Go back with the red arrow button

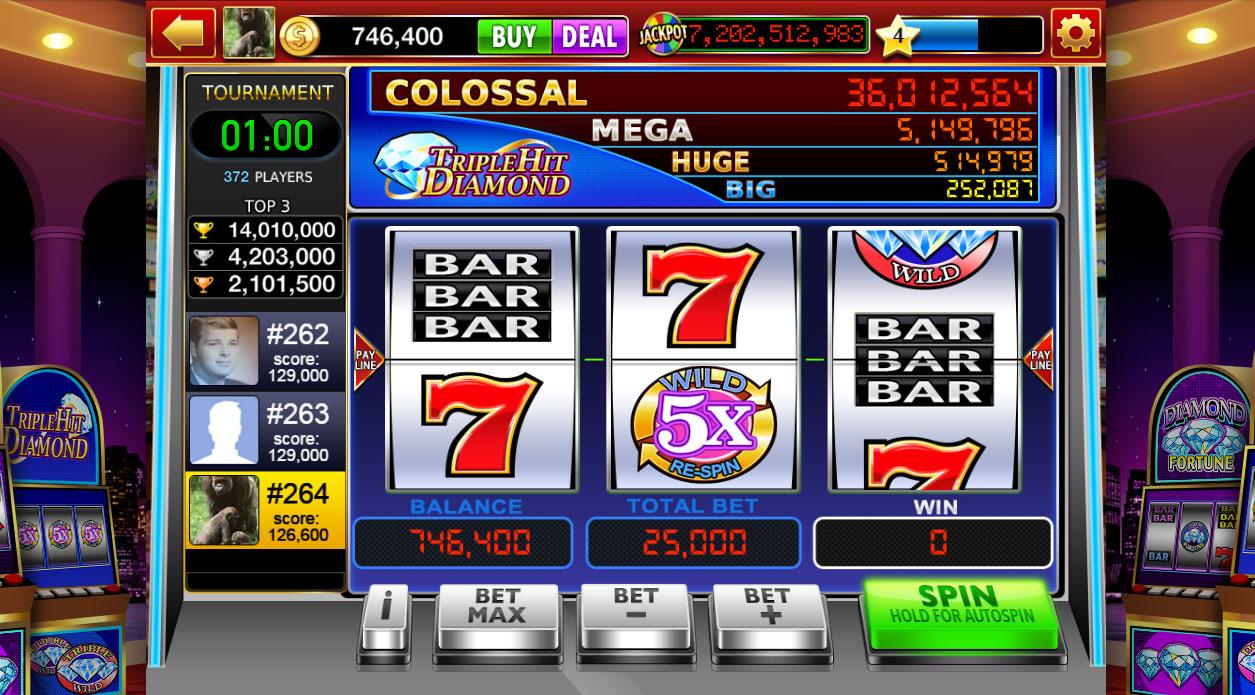[183, 33]
